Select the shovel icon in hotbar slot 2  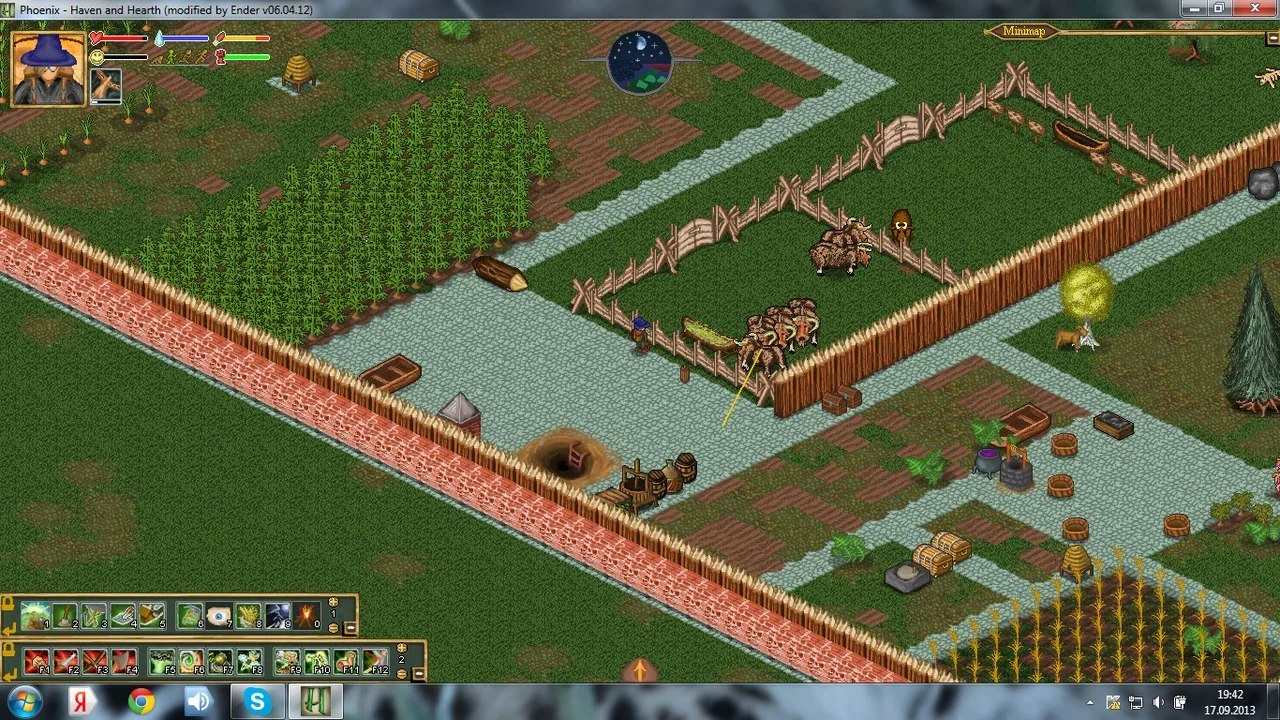pyautogui.click(x=66, y=616)
